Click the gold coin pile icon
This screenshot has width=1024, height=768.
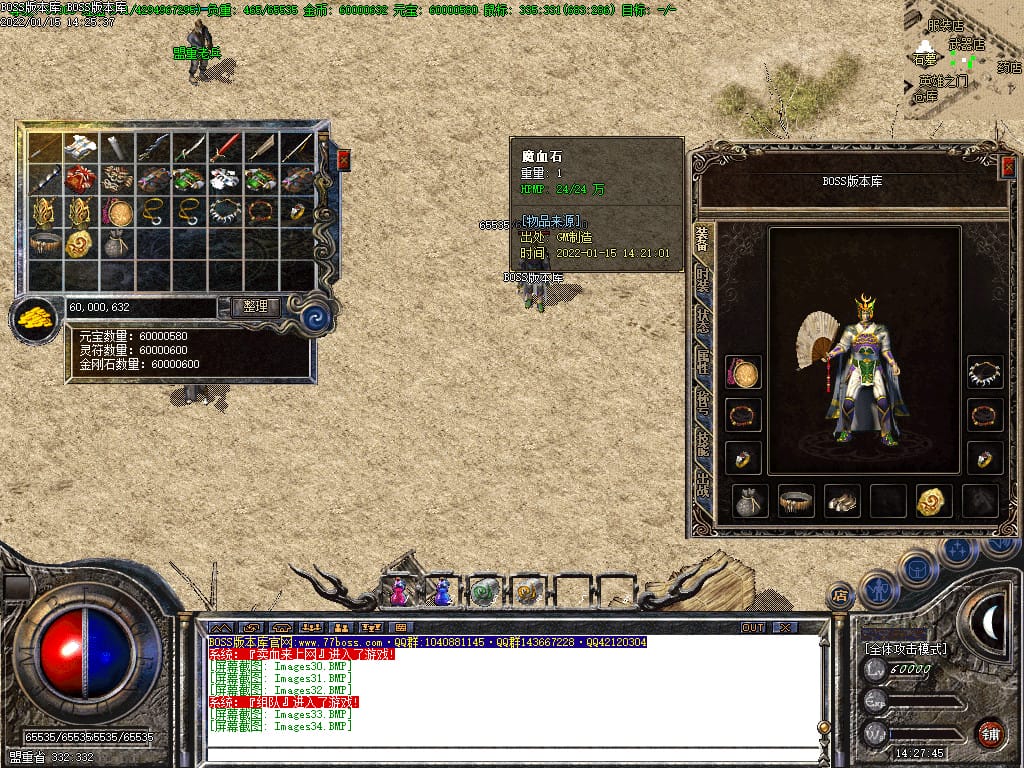click(34, 319)
